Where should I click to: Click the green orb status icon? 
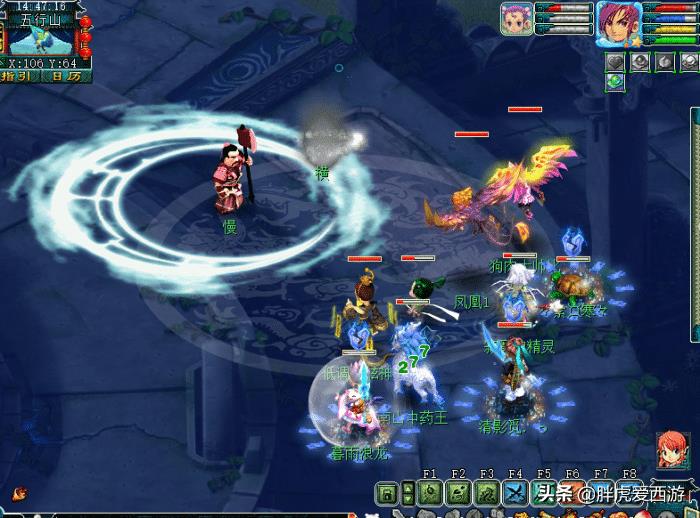[x=616, y=82]
